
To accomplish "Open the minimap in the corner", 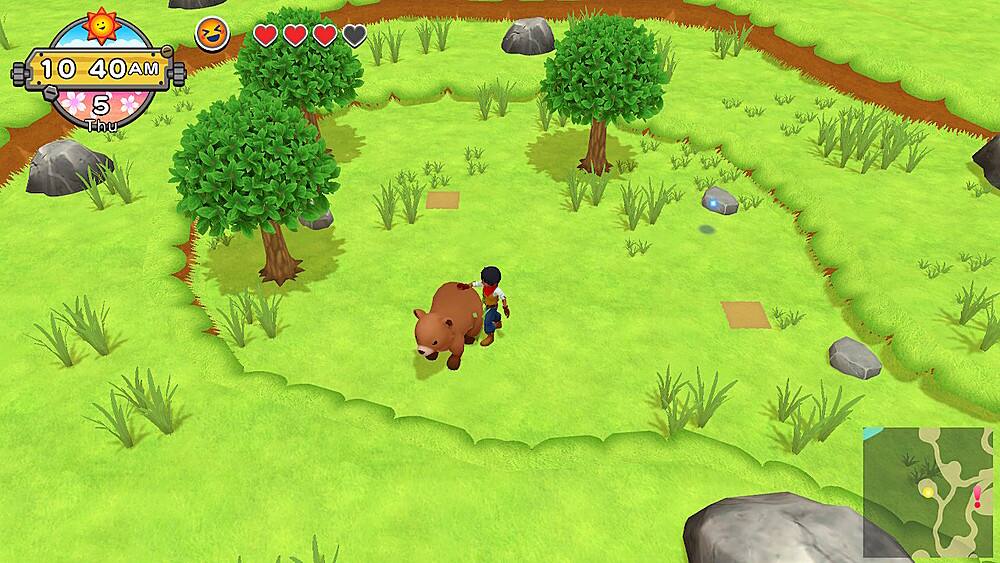I will (928, 492).
